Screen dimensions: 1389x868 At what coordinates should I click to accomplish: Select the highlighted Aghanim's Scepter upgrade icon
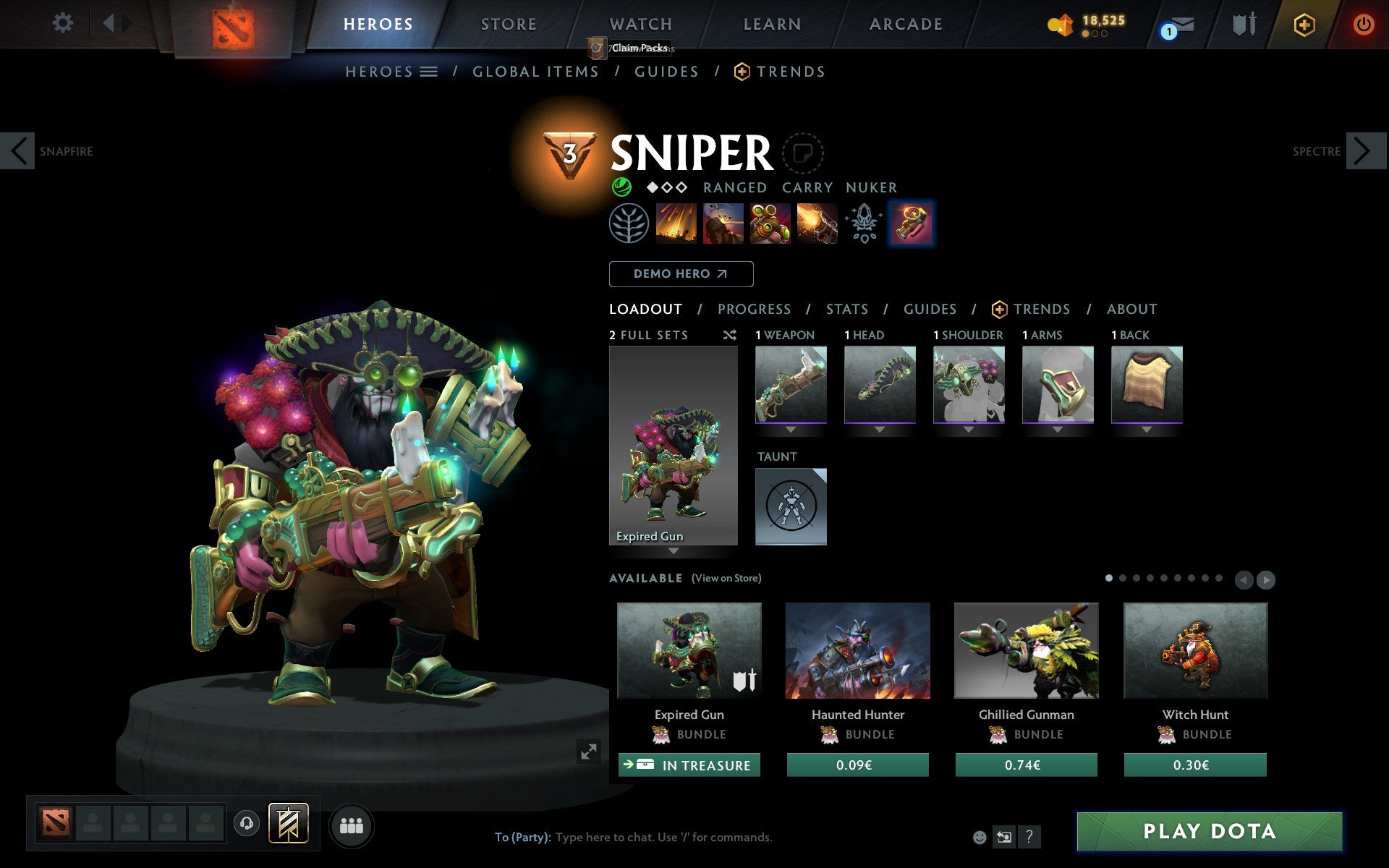coord(912,224)
